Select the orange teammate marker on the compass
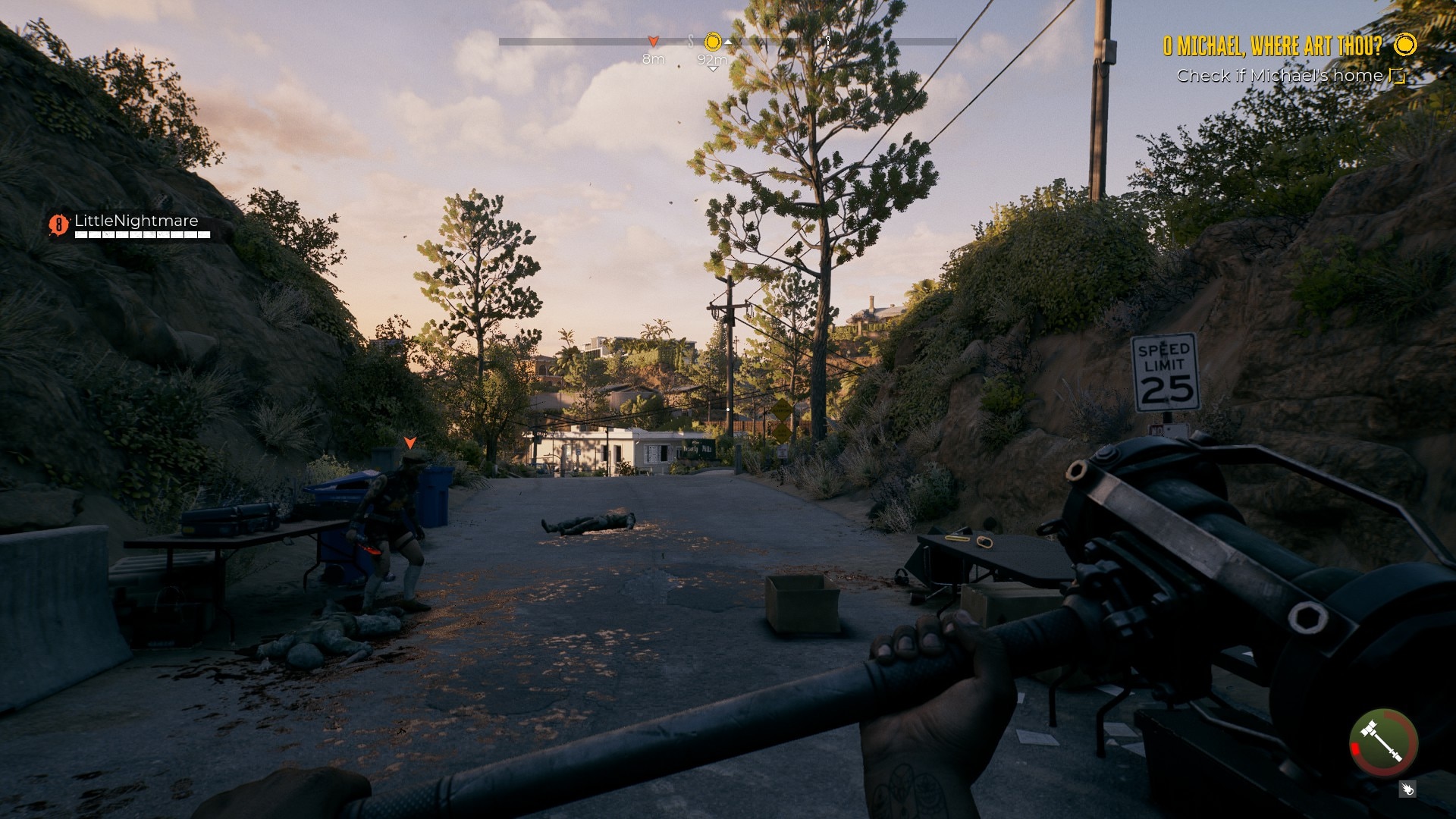This screenshot has height=819, width=1456. pyautogui.click(x=653, y=41)
